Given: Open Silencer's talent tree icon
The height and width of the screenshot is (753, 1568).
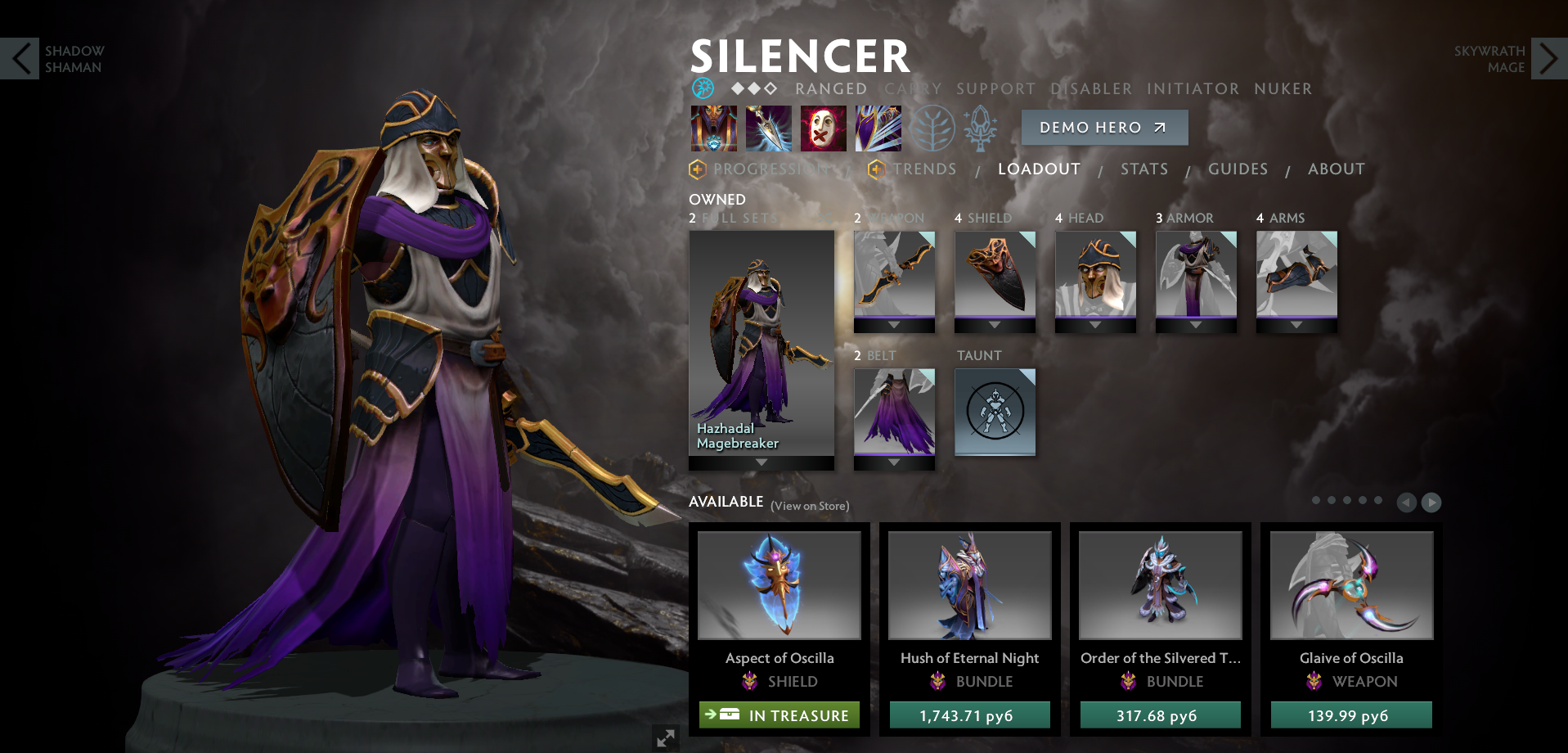Looking at the screenshot, I should click(x=932, y=128).
